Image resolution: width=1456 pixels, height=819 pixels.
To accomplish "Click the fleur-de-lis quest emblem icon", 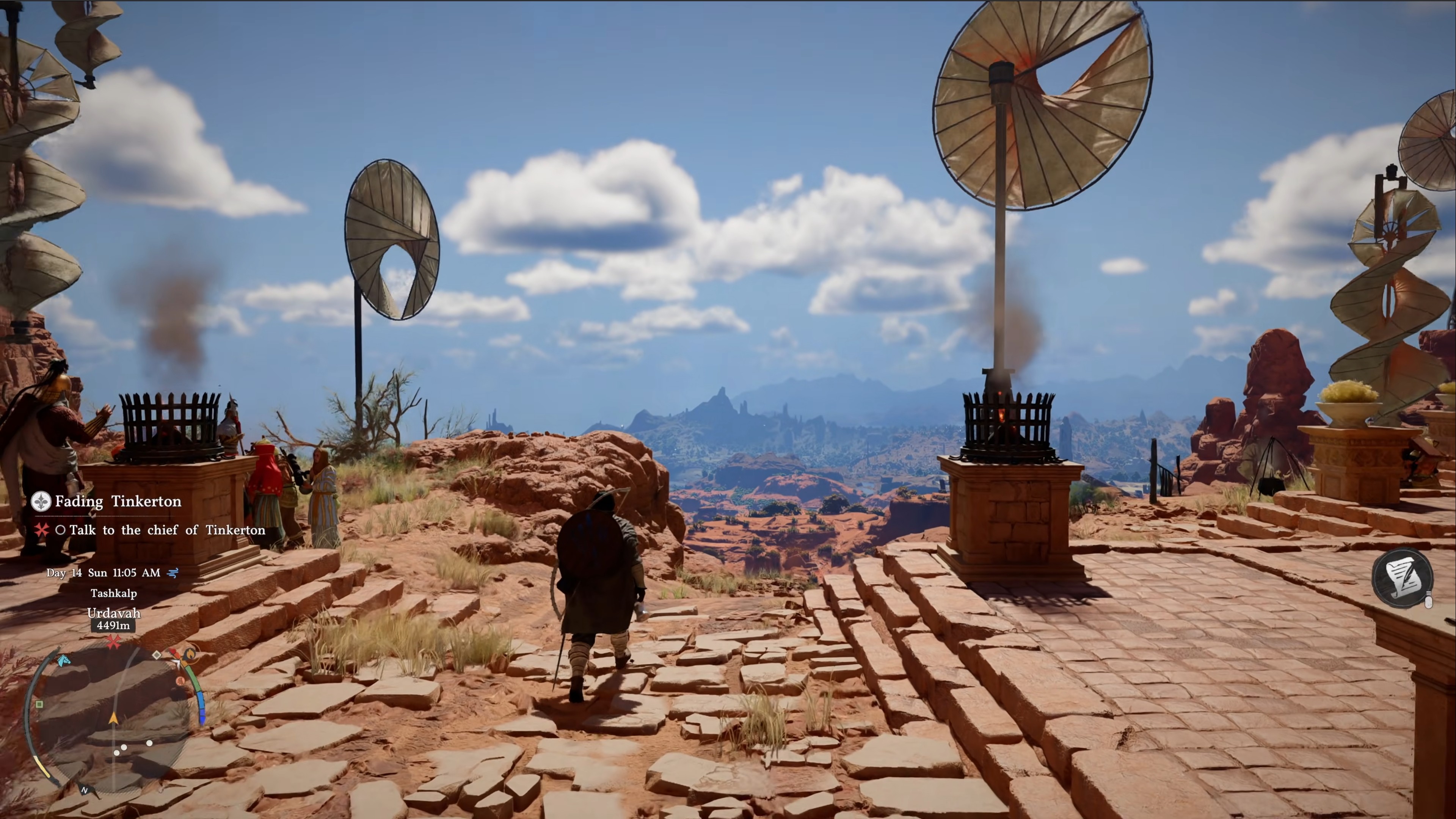I will (x=41, y=501).
